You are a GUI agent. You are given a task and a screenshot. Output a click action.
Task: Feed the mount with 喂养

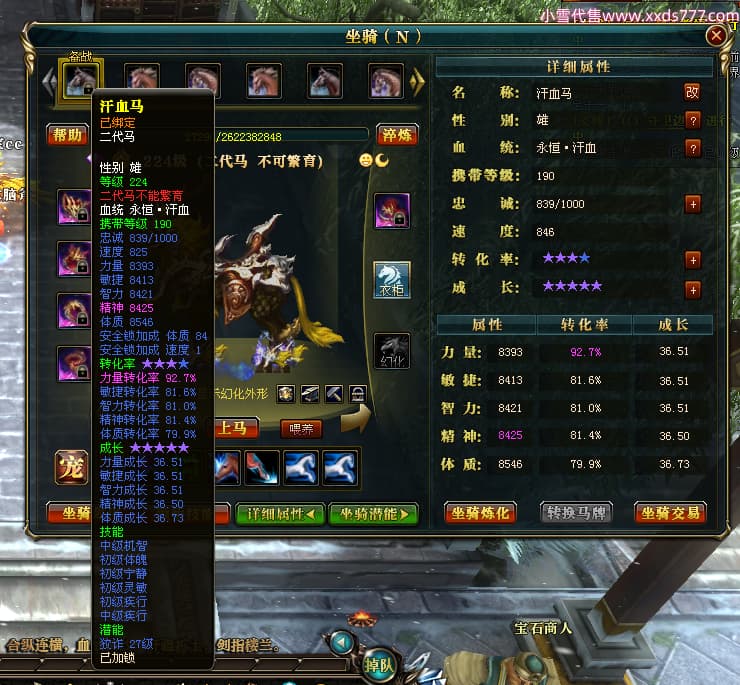301,428
